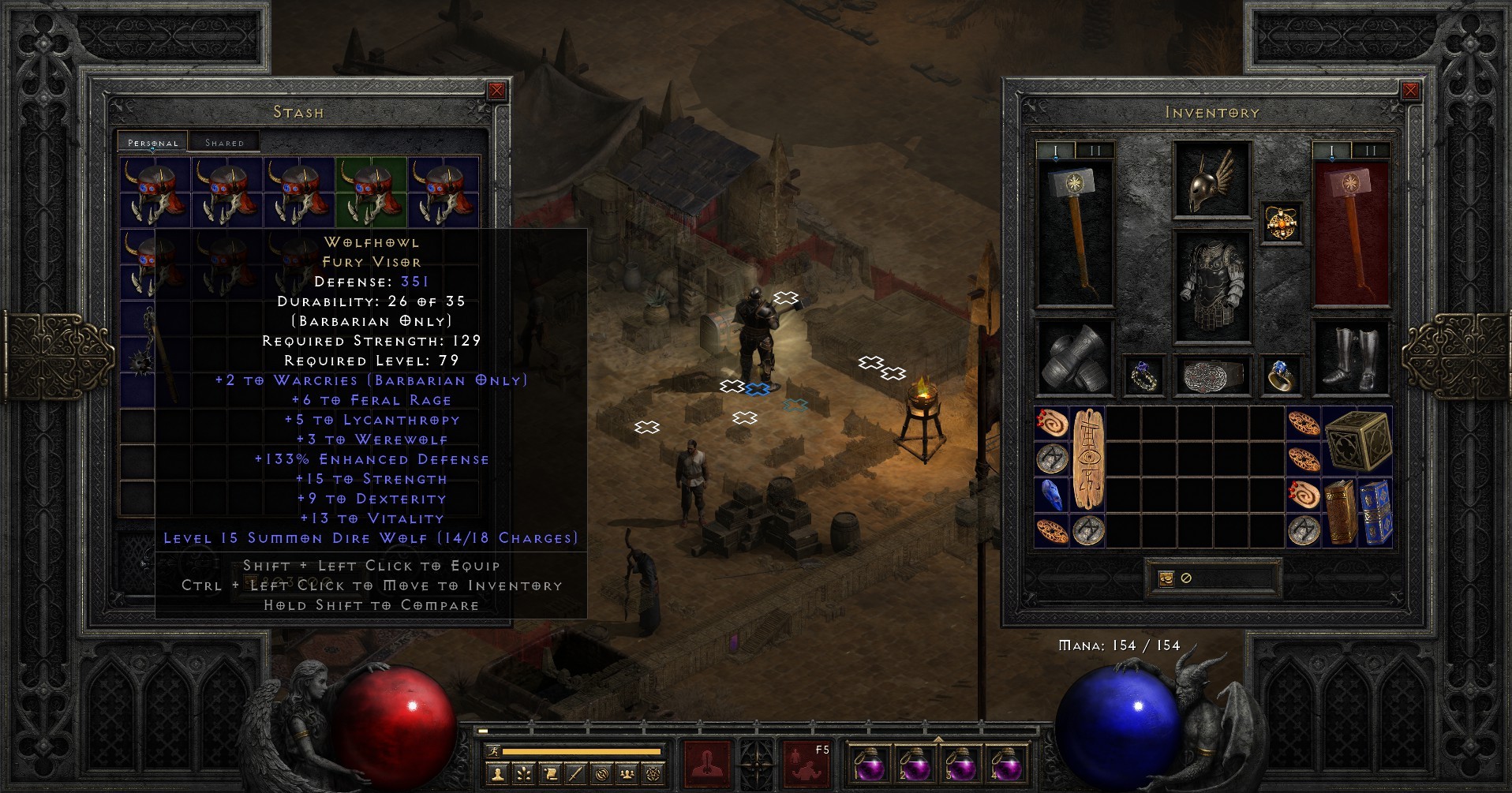1512x793 pixels.
Task: Switch to weapon swap slot II
Action: pos(1094,150)
